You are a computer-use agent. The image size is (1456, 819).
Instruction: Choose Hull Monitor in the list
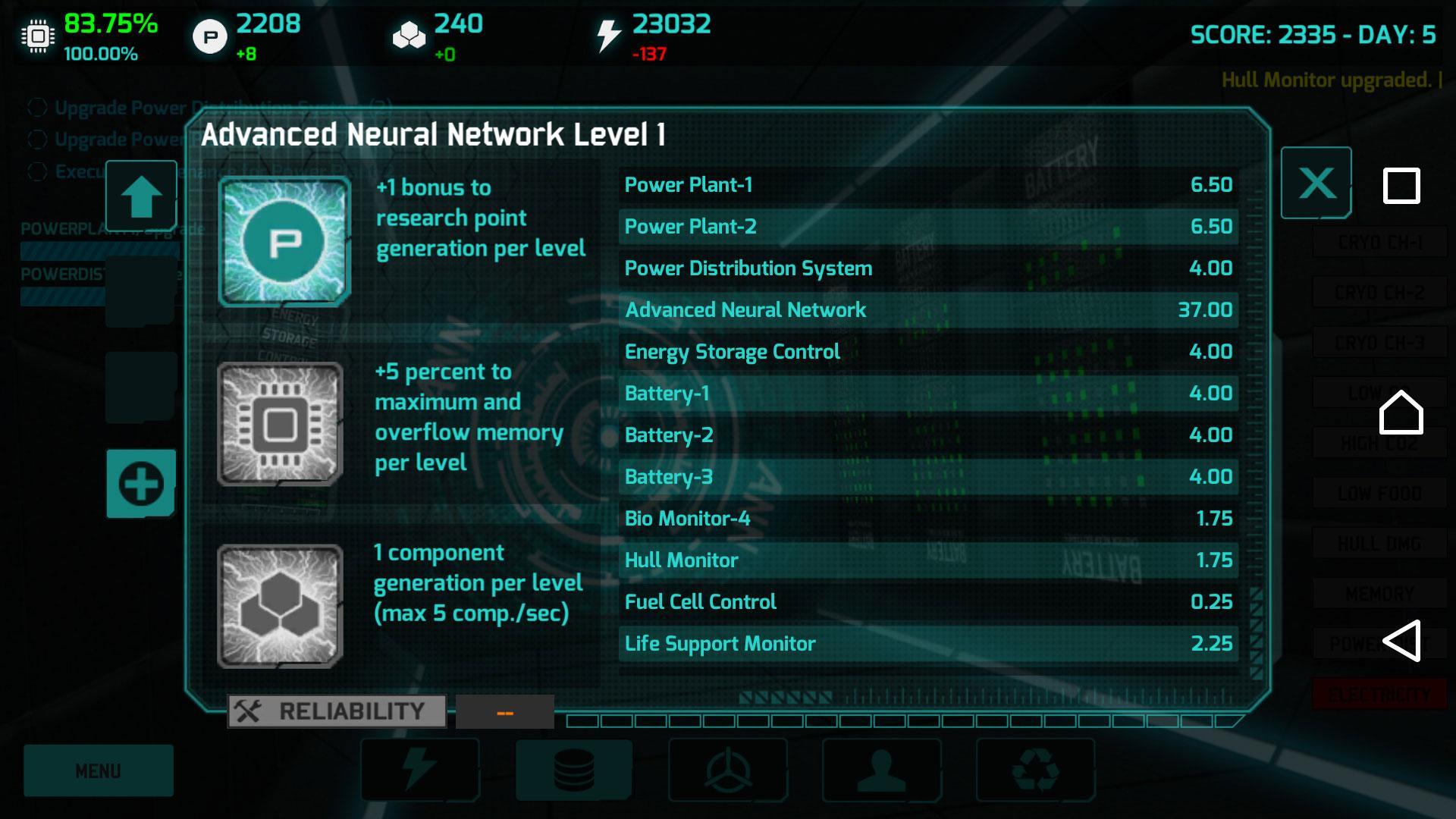coord(928,560)
